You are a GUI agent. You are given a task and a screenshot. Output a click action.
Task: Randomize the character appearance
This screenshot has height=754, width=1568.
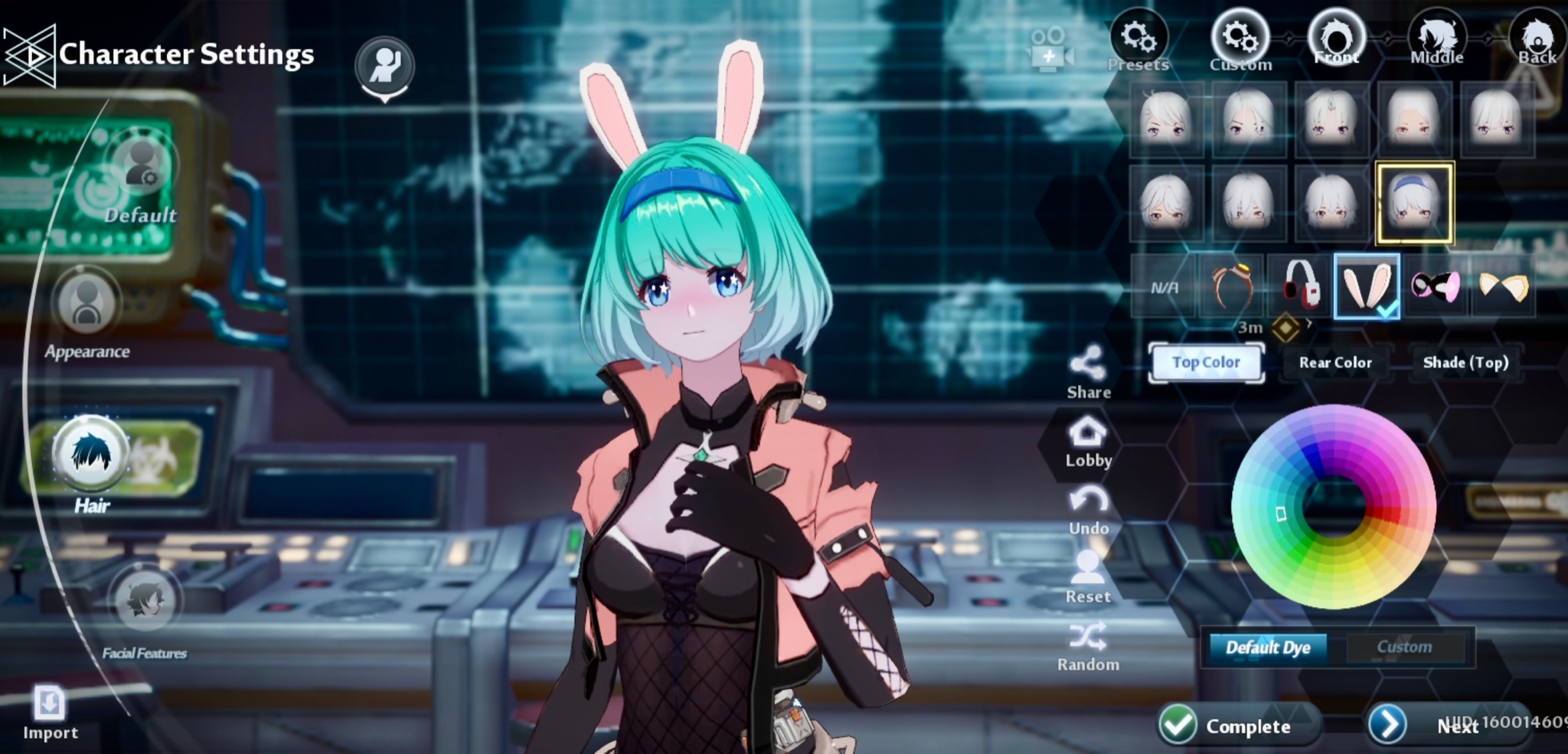tap(1088, 645)
